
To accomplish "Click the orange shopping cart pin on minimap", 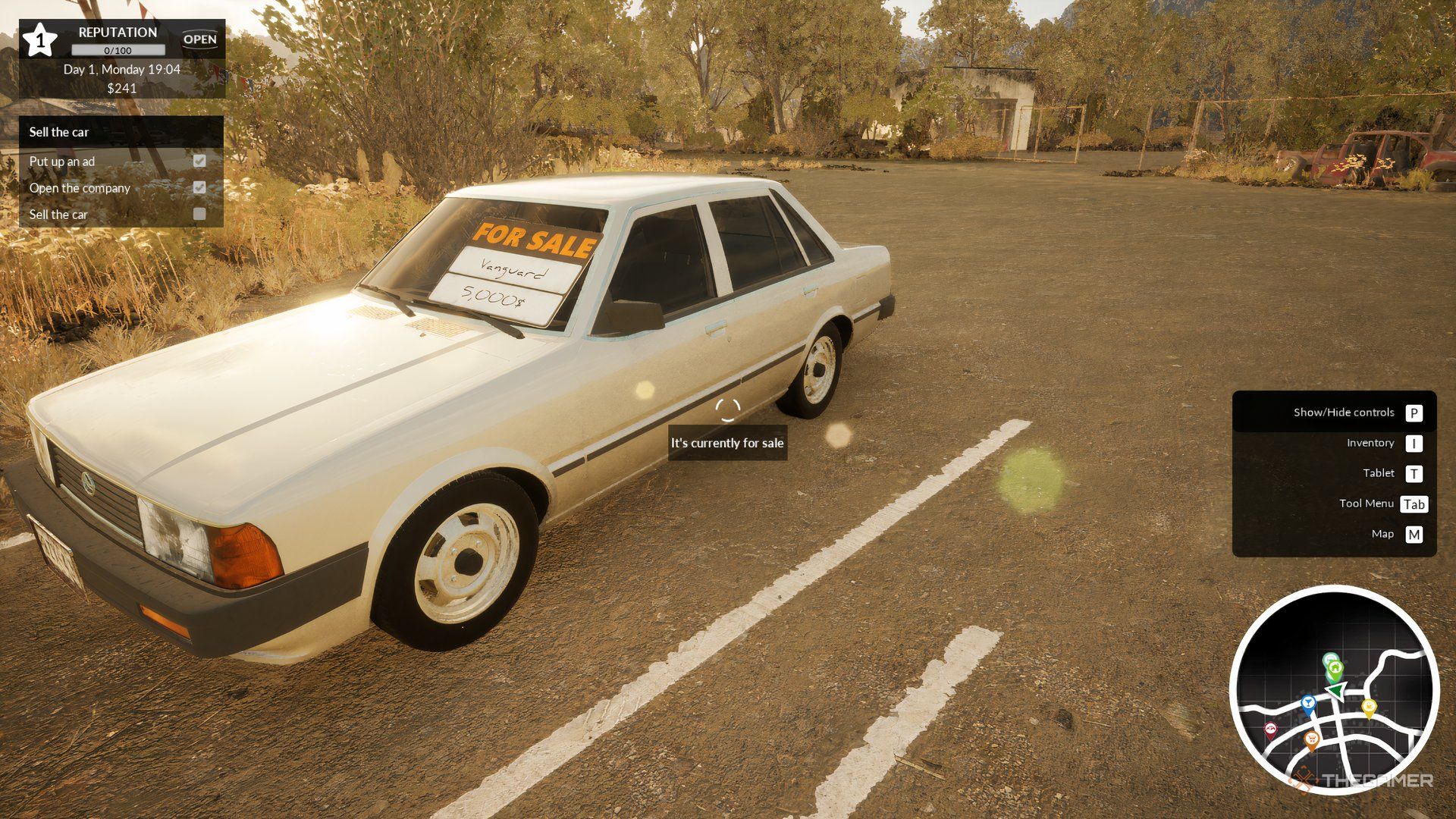I will pyautogui.click(x=1312, y=738).
